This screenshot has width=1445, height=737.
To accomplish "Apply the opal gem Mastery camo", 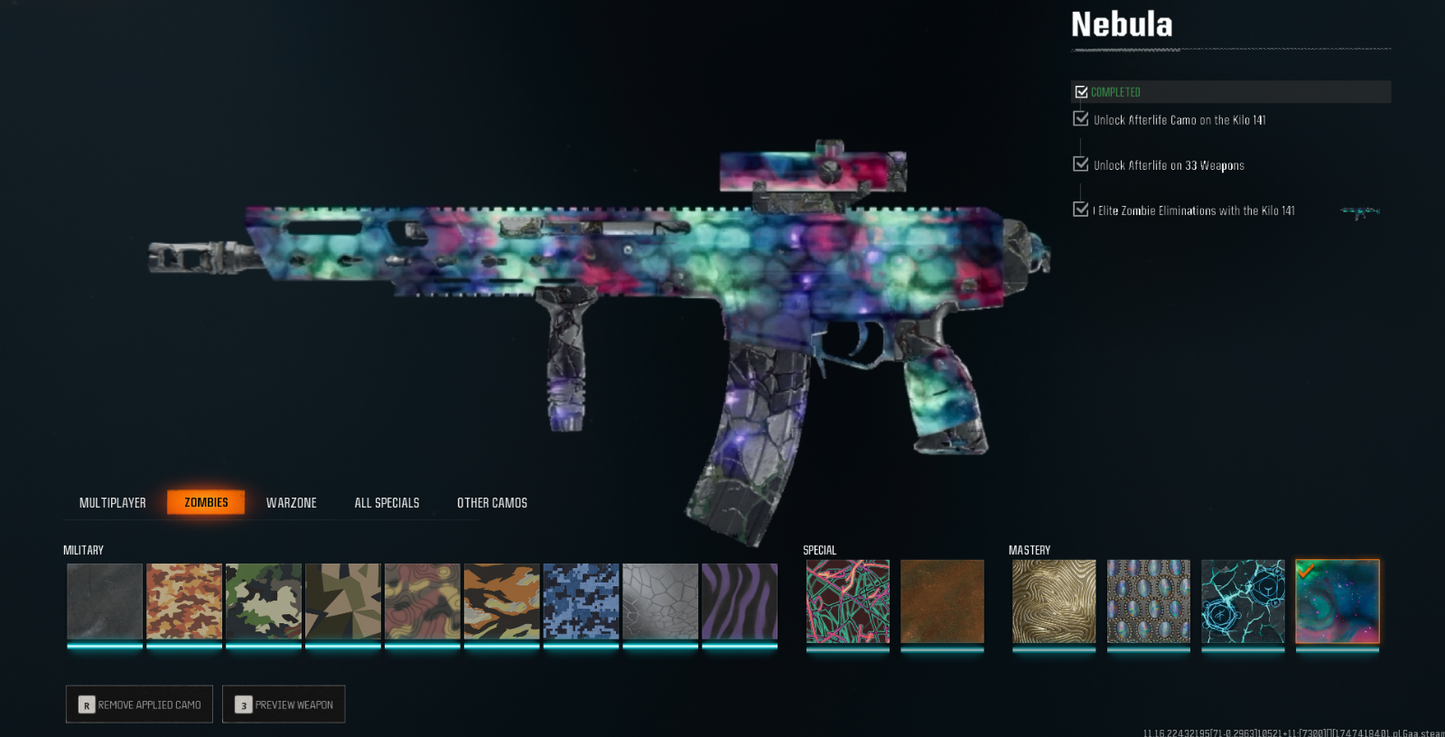I will [x=1147, y=602].
